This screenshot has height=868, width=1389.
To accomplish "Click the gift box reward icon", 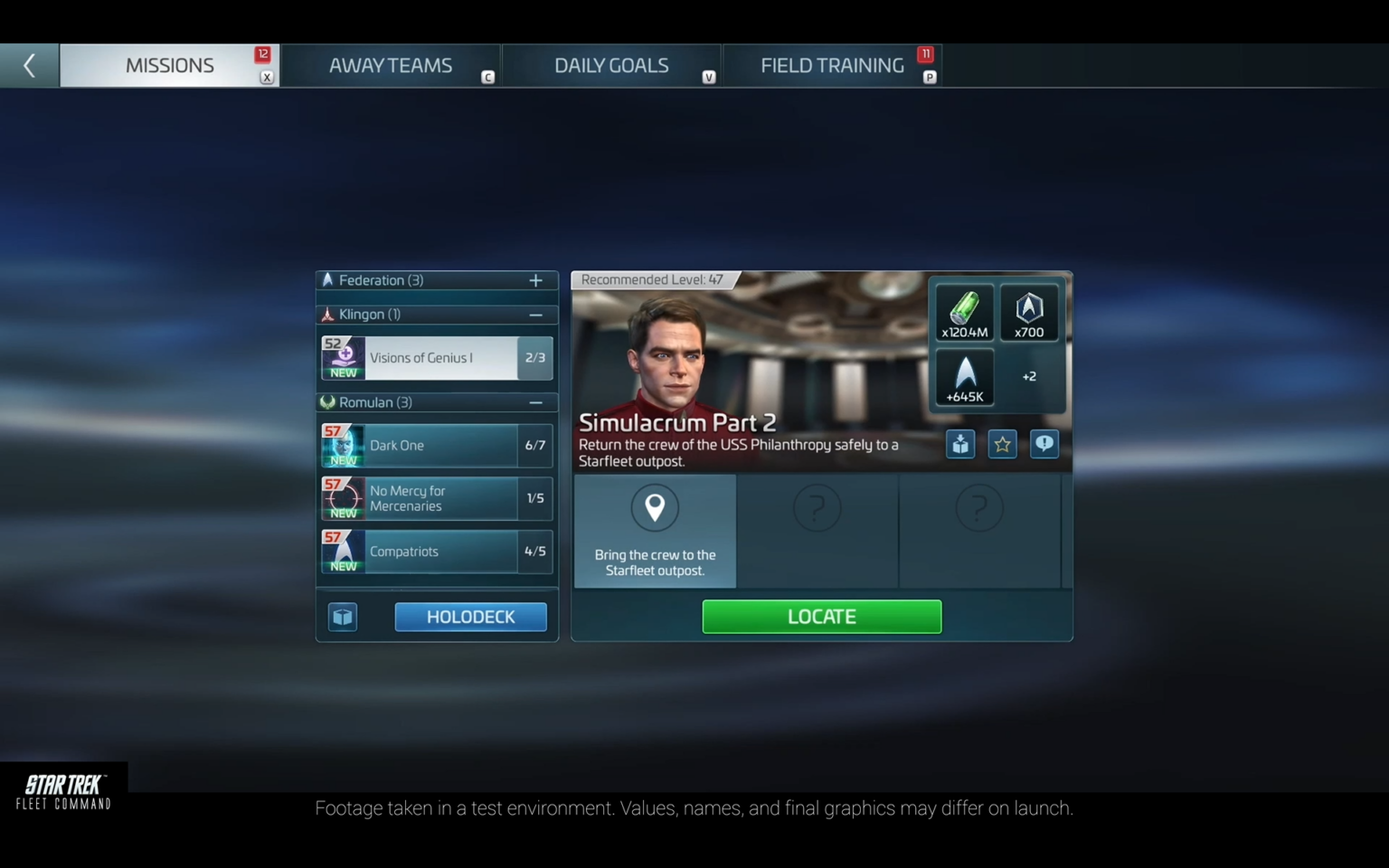I will (x=960, y=444).
